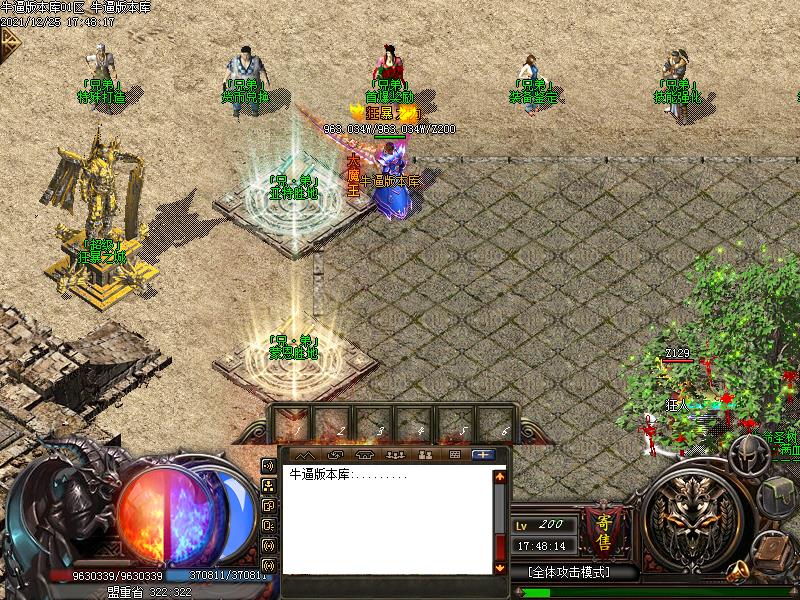Open the green backpack inventory

[775, 497]
